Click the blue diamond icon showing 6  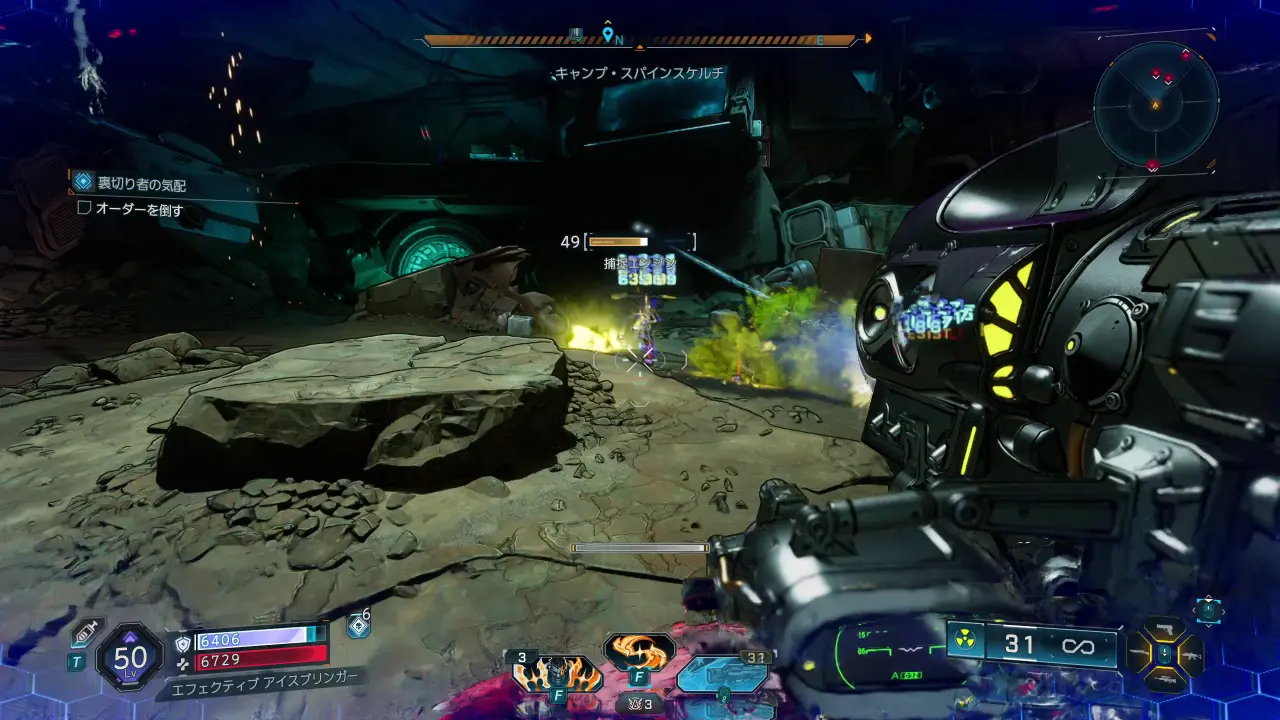(358, 626)
